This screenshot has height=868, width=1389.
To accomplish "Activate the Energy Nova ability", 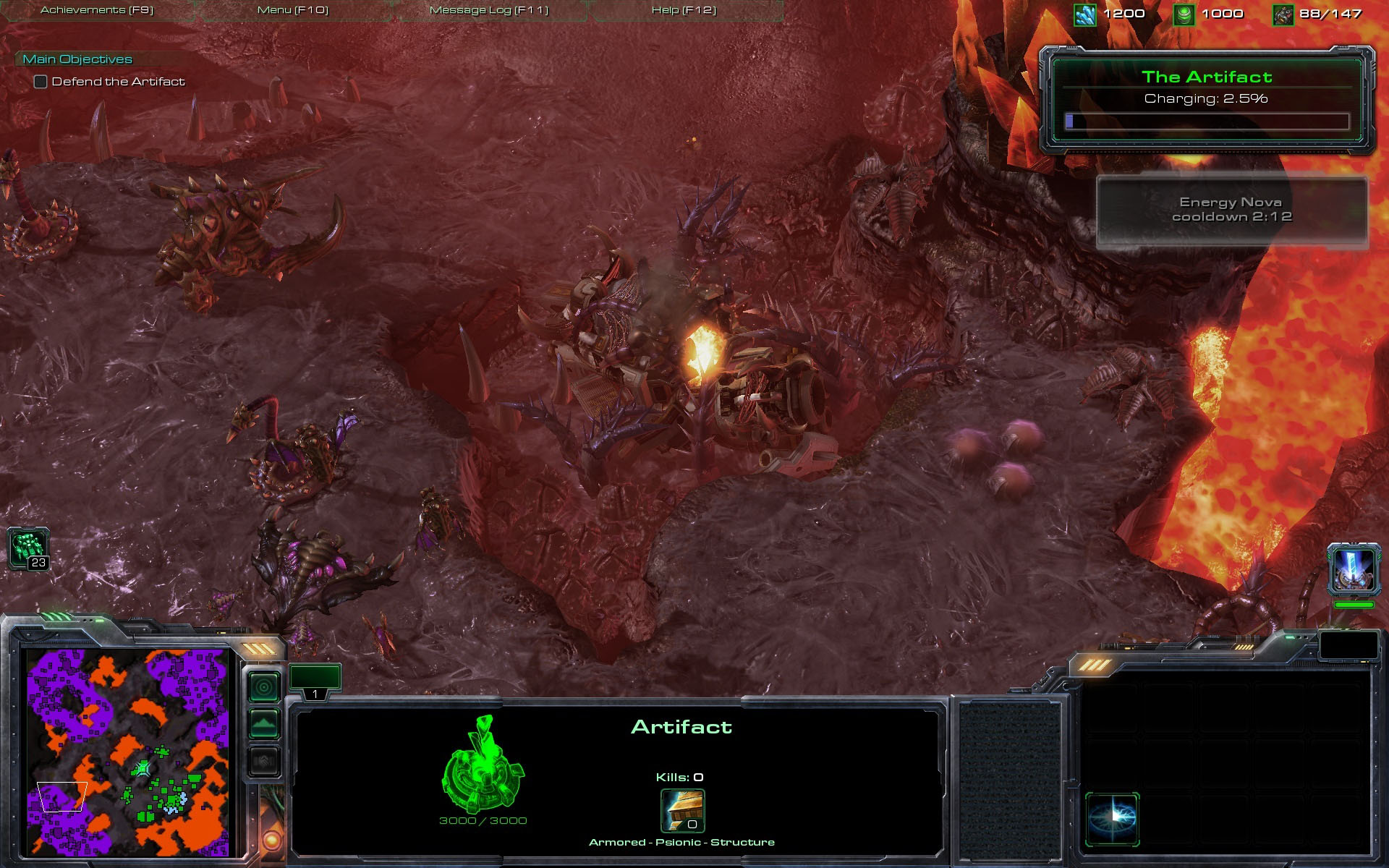I will (x=1112, y=819).
